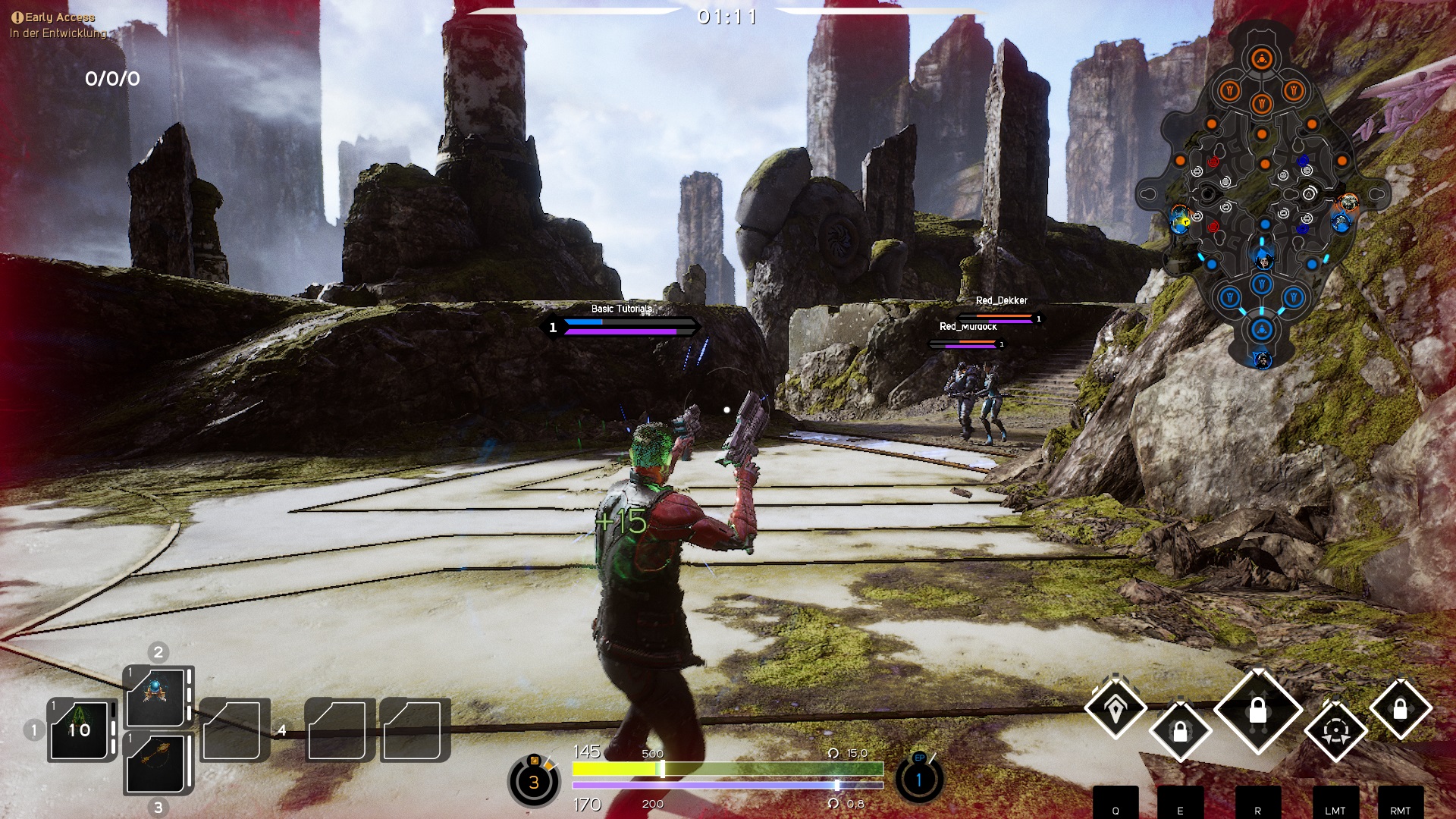1456x819 pixels.
Task: Use the blue orb card in slot 2
Action: tap(156, 698)
